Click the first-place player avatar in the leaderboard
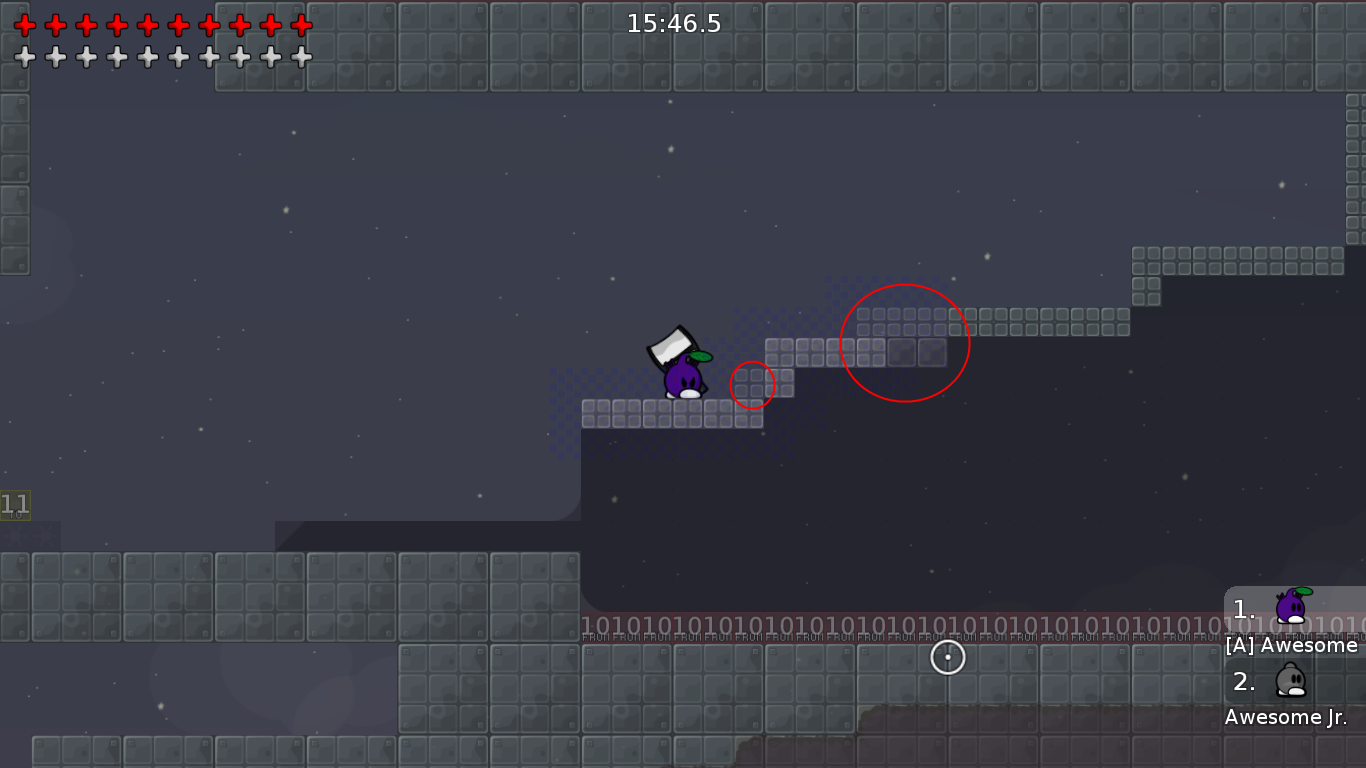Screen dimensions: 1366x768 tap(1290, 608)
